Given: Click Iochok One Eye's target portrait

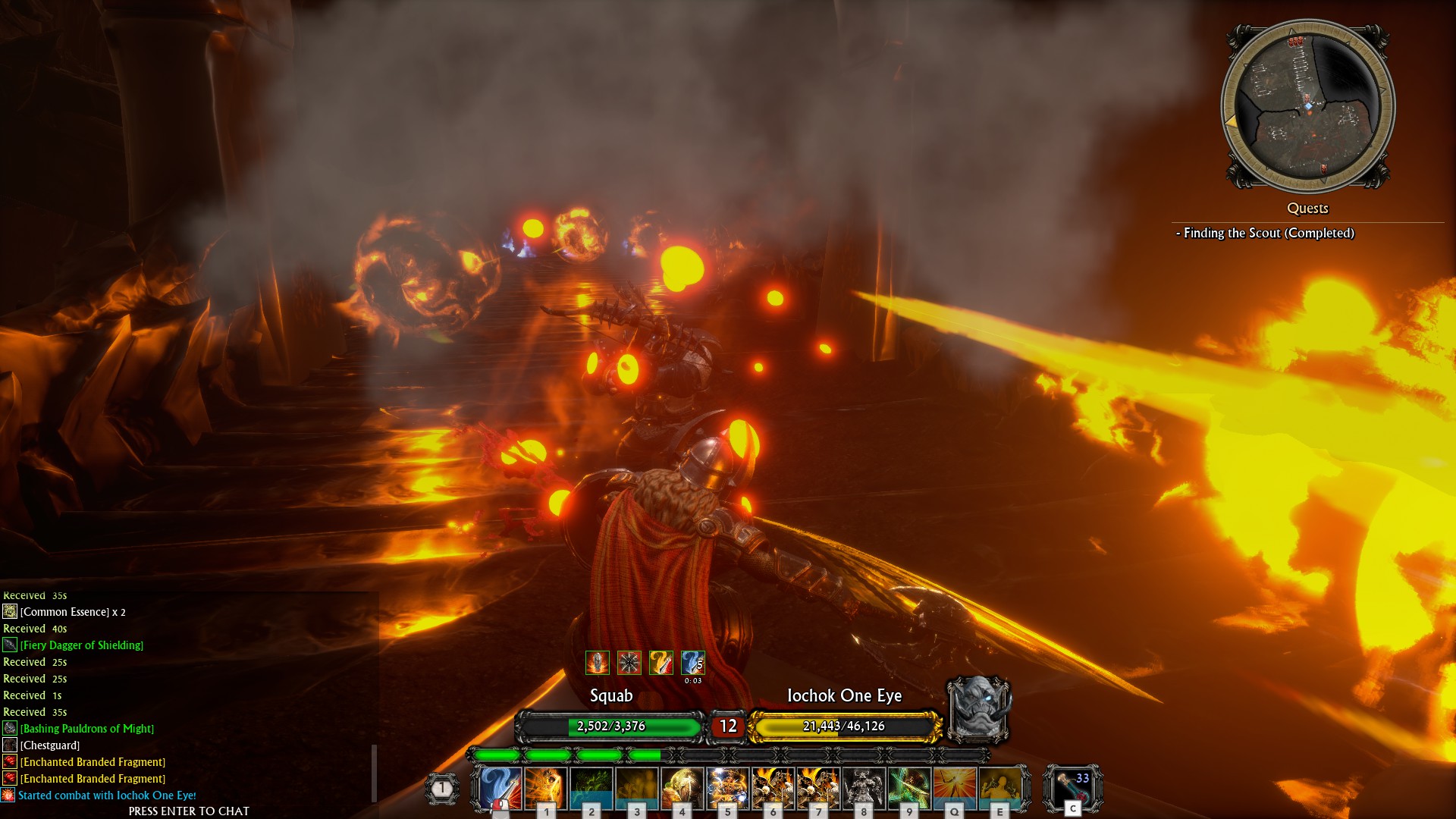Looking at the screenshot, I should click(x=979, y=709).
